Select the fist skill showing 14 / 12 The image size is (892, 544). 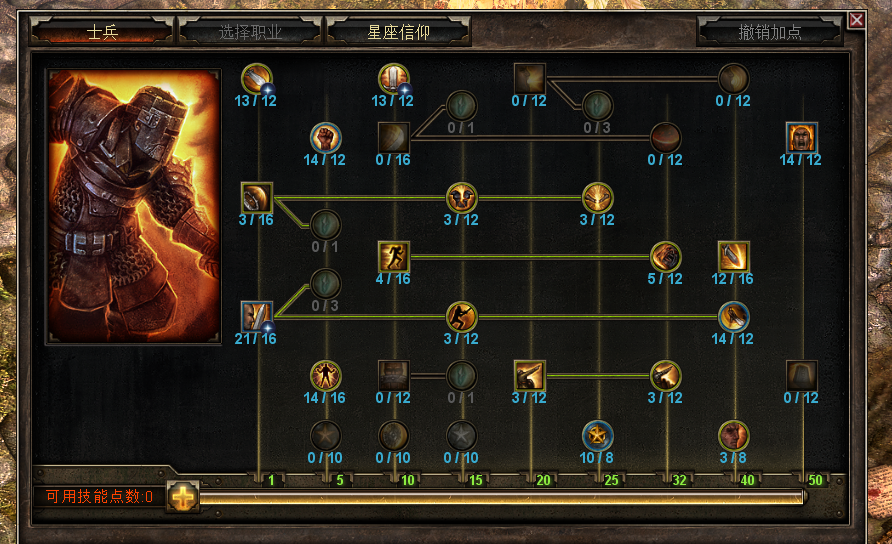click(x=326, y=137)
